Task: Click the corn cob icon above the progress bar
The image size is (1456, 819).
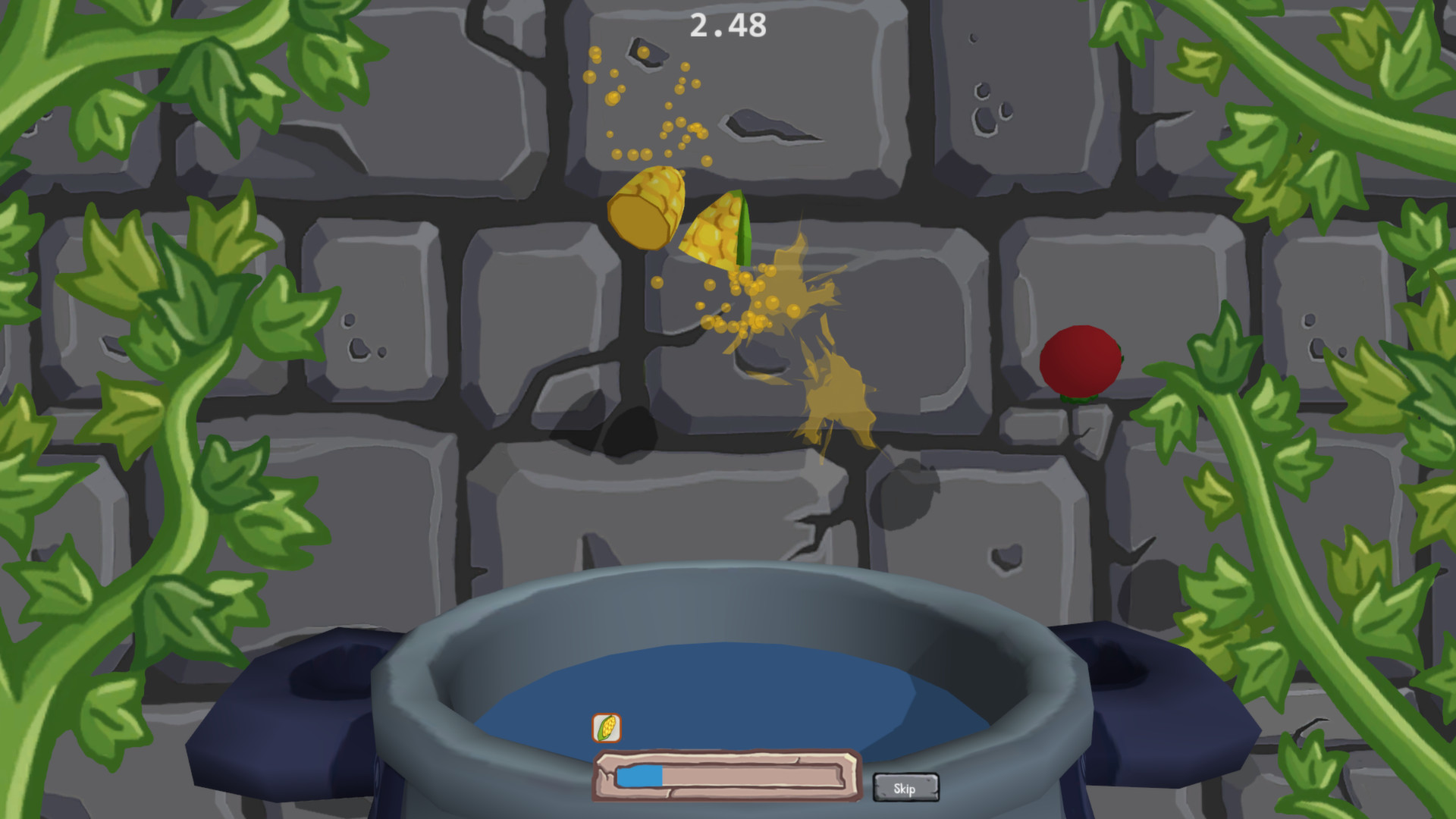Action: click(x=605, y=729)
